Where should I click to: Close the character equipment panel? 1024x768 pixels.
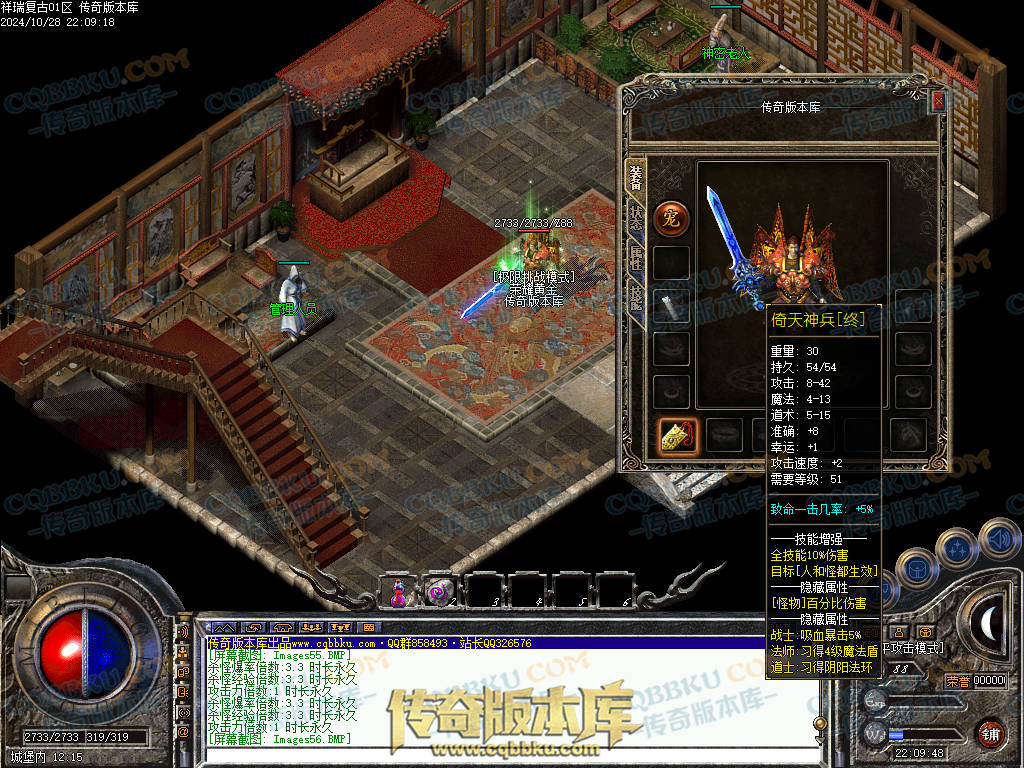[x=937, y=102]
